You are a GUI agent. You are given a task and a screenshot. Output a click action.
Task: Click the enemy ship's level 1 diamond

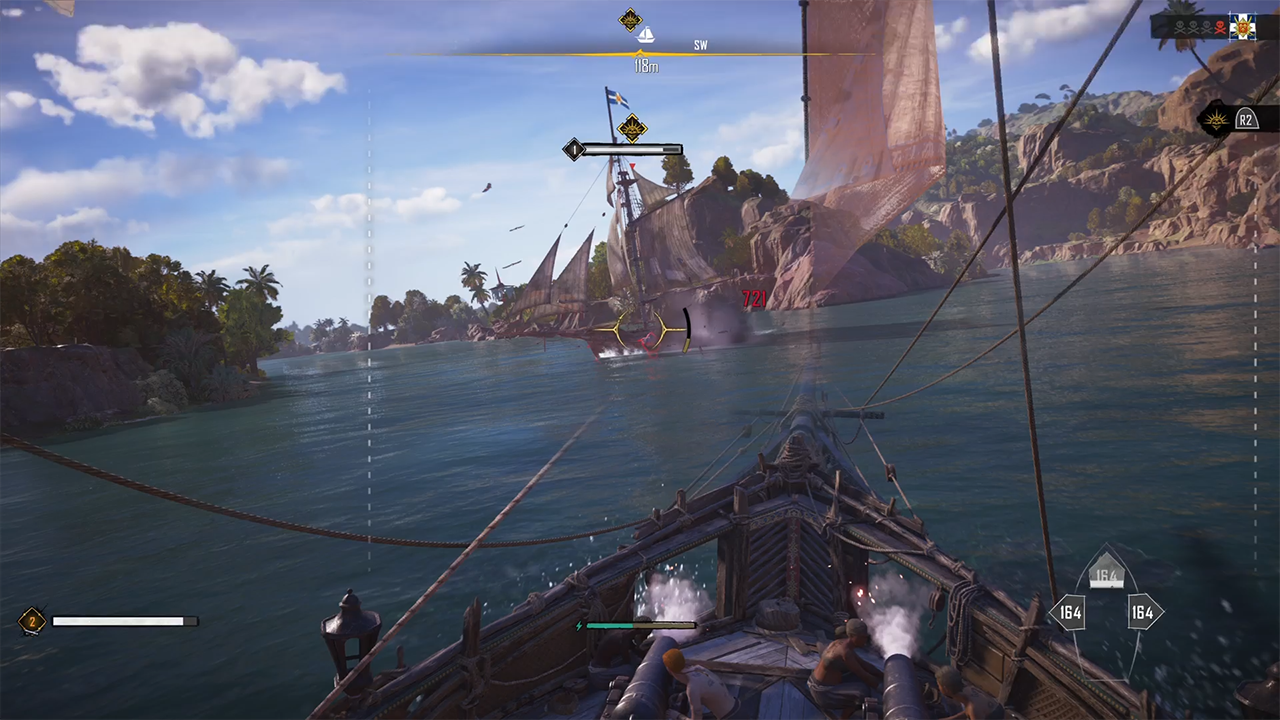(x=573, y=150)
